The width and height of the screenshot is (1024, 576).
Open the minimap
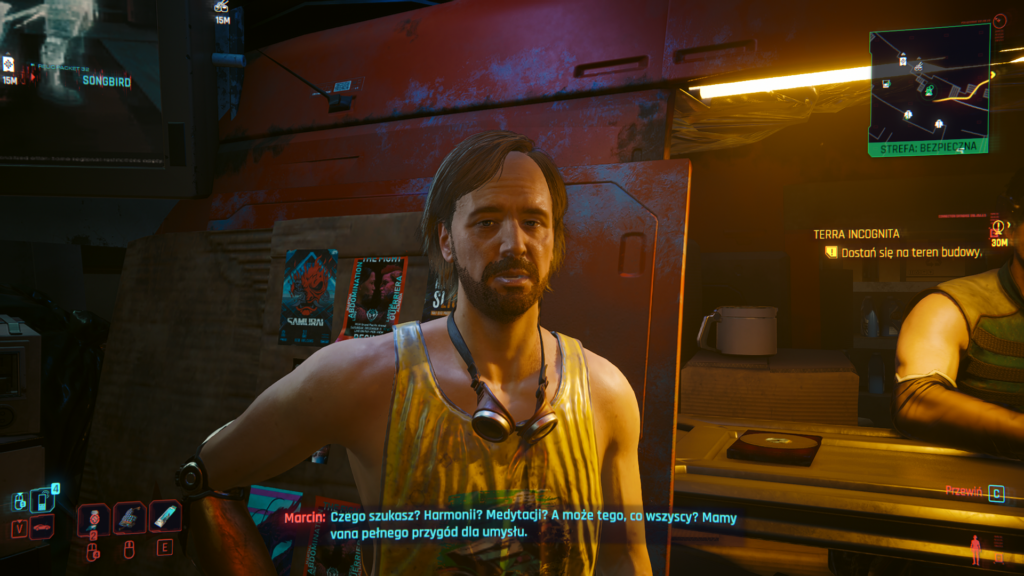click(928, 90)
